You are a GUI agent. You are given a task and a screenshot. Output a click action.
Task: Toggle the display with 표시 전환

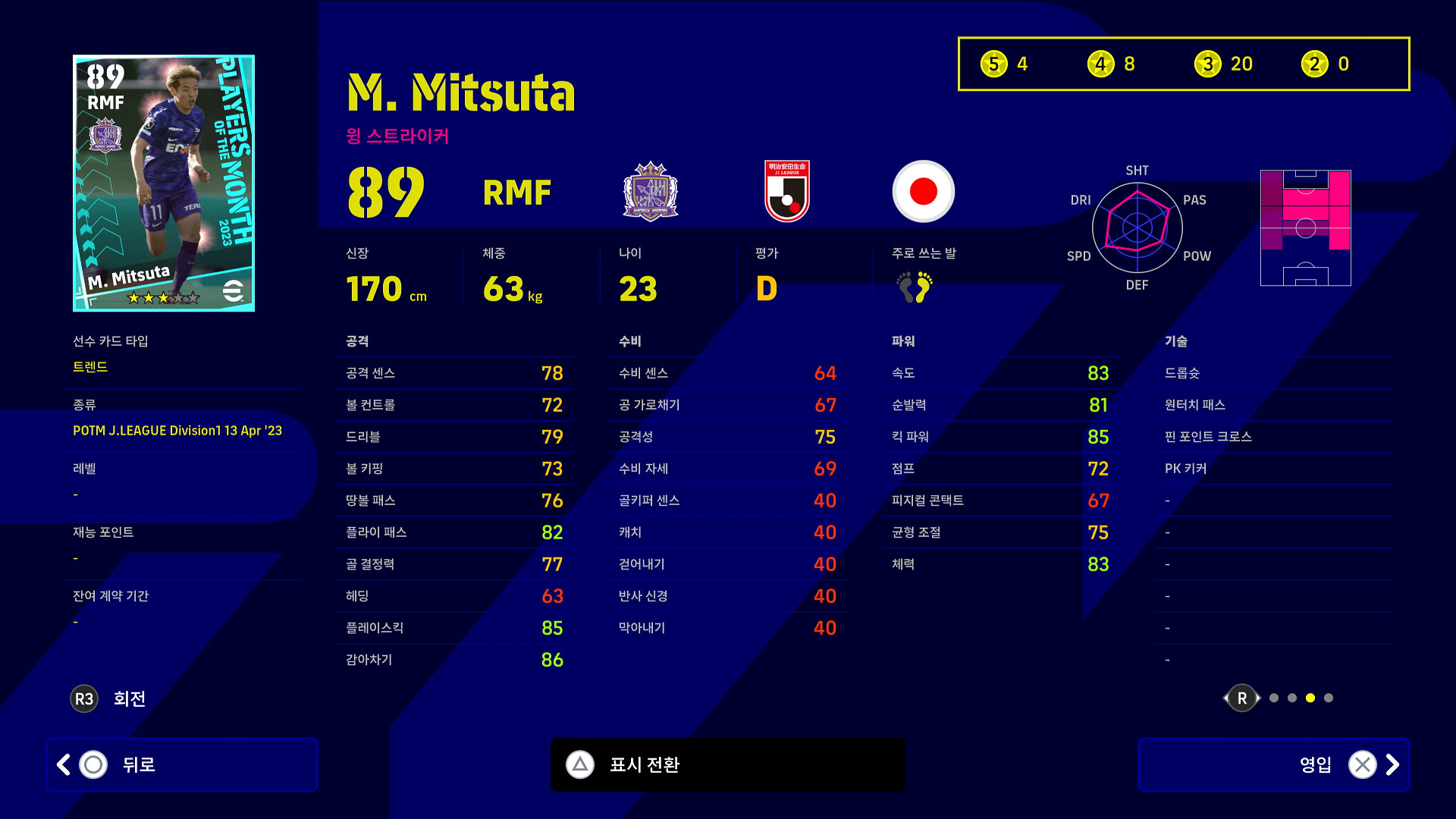pyautogui.click(x=727, y=764)
